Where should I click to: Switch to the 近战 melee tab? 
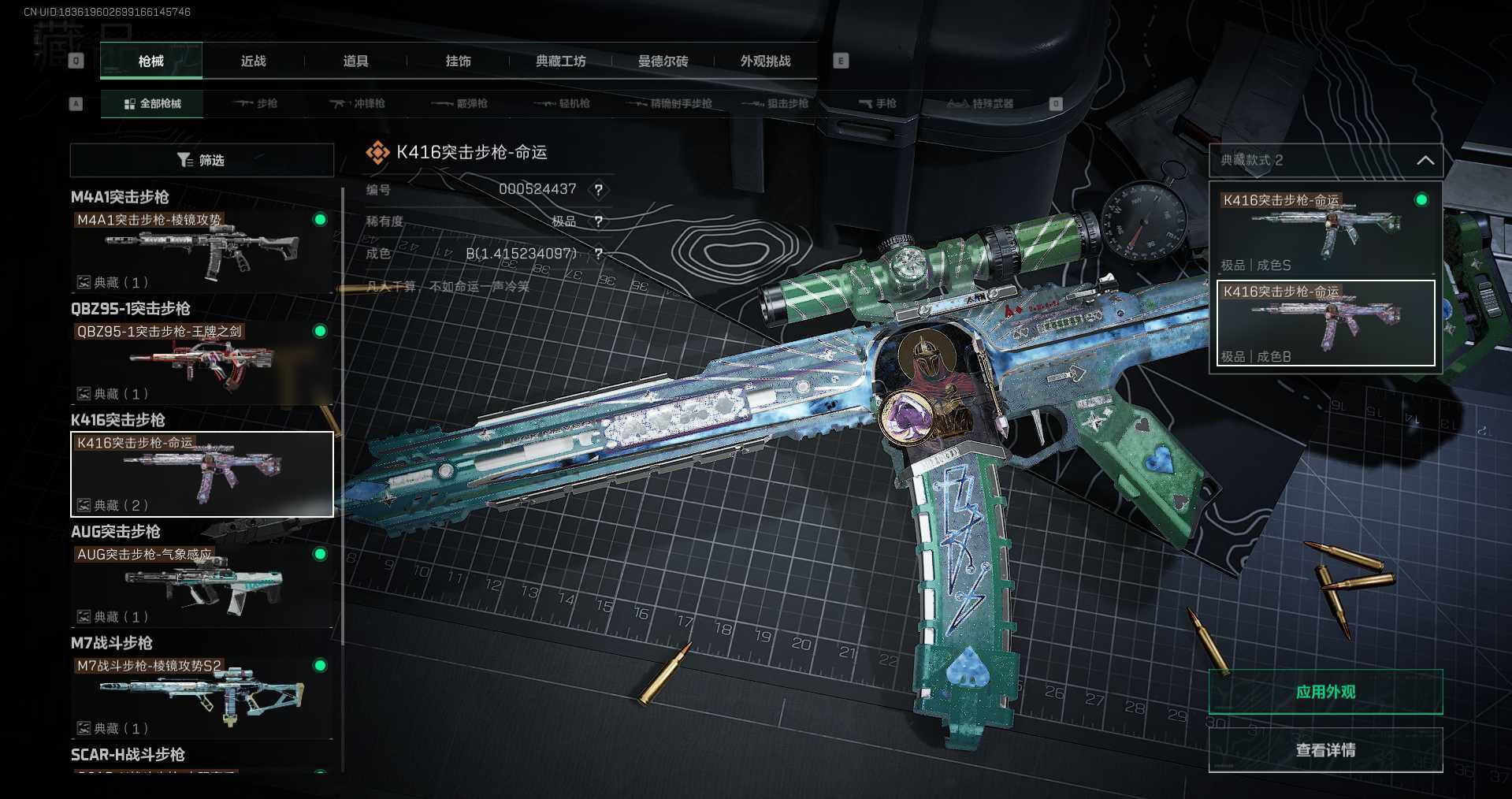(x=253, y=61)
